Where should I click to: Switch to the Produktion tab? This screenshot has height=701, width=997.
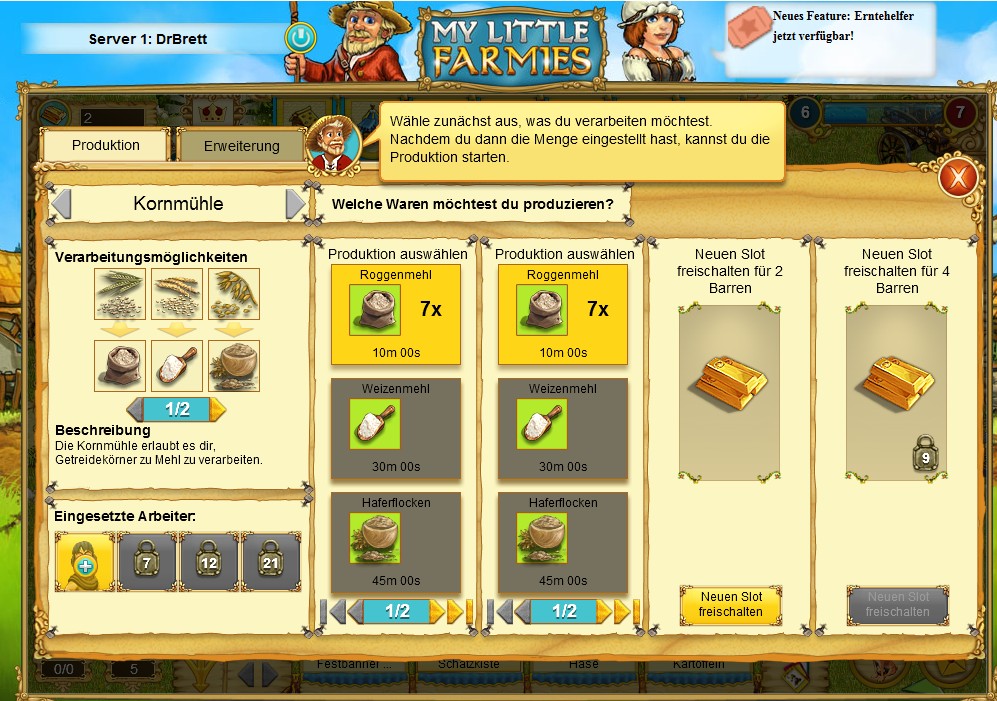[106, 145]
